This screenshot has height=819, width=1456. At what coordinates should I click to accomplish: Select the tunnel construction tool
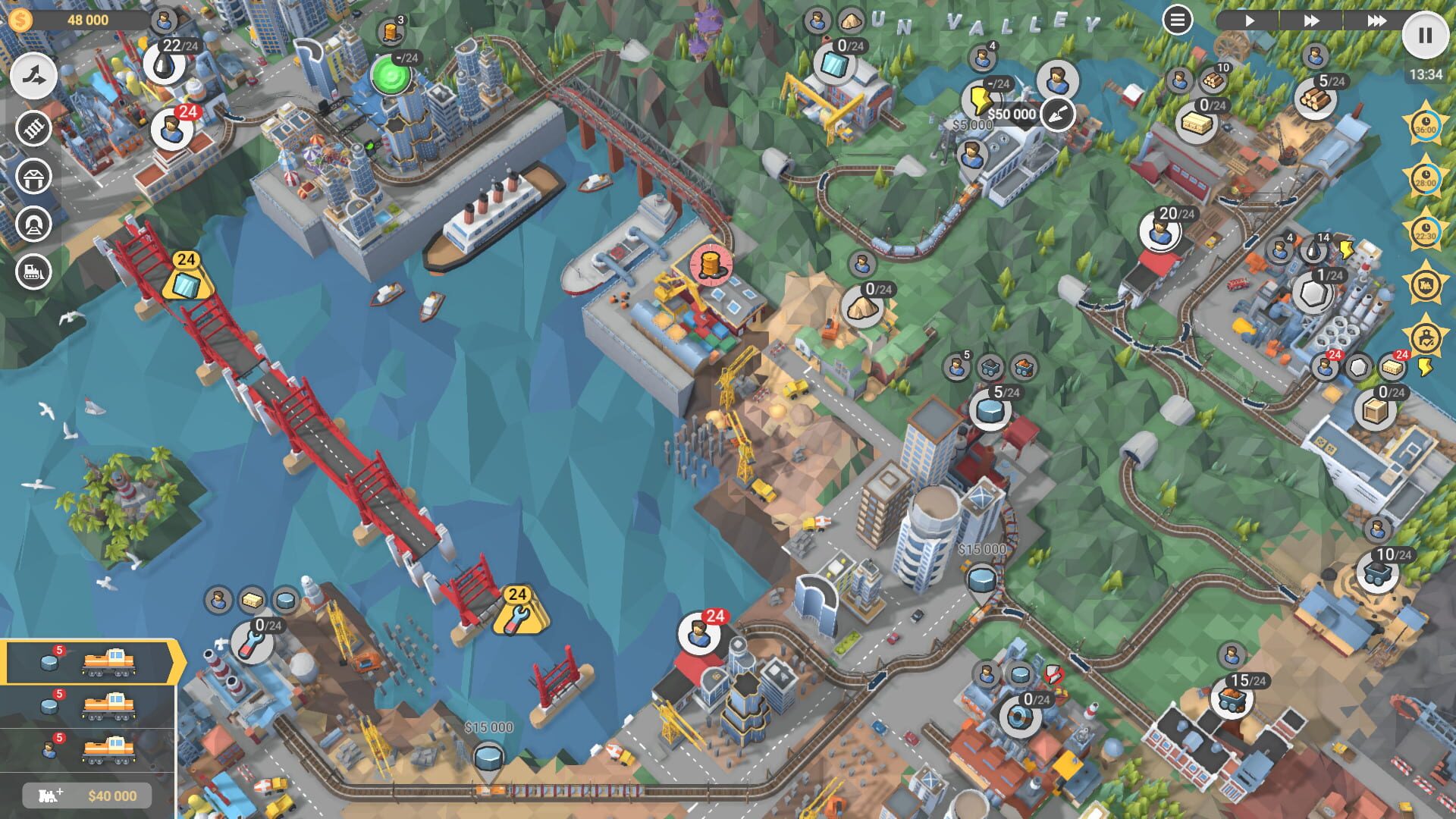(32, 223)
